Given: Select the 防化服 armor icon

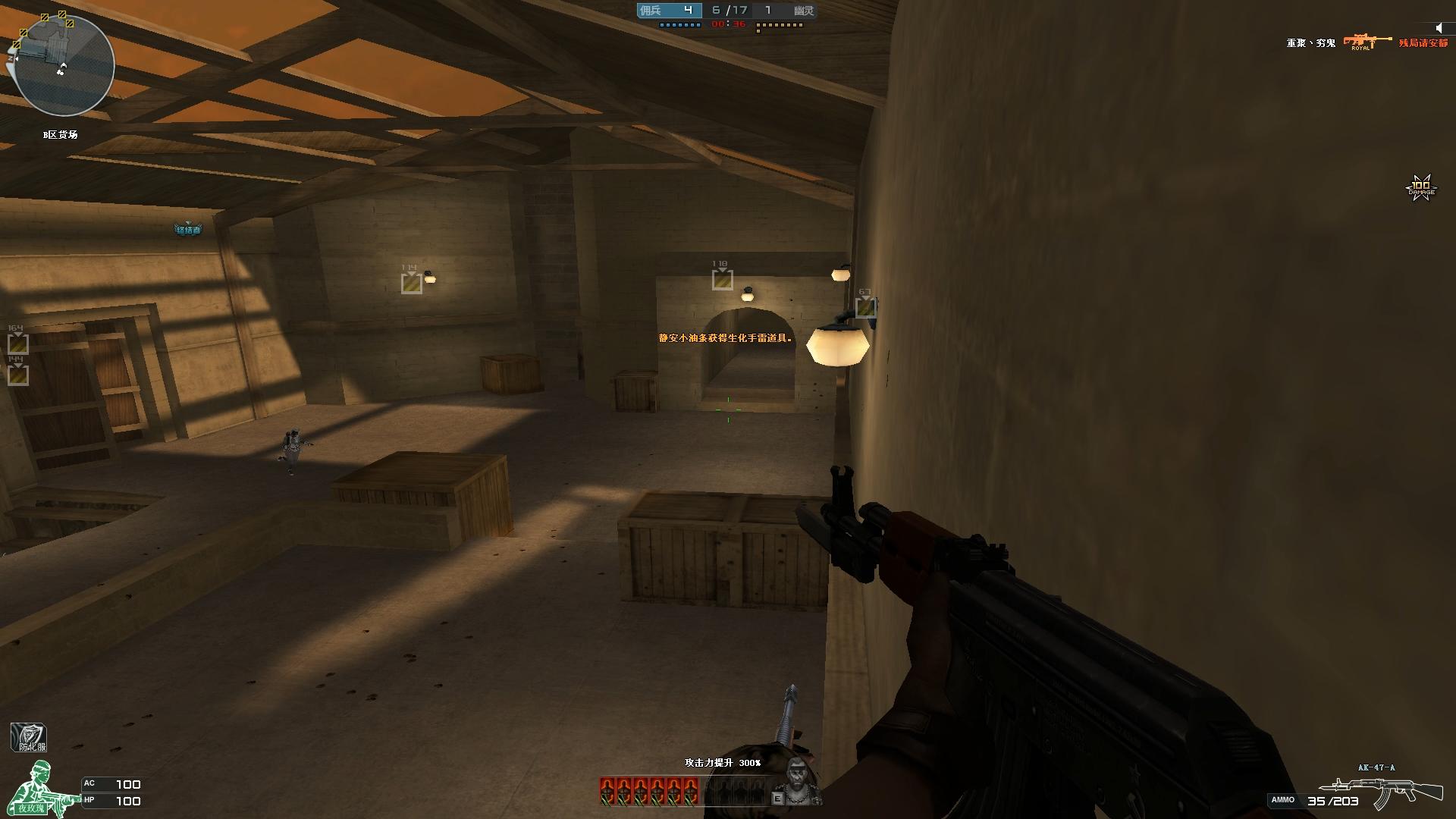Looking at the screenshot, I should coord(29,738).
